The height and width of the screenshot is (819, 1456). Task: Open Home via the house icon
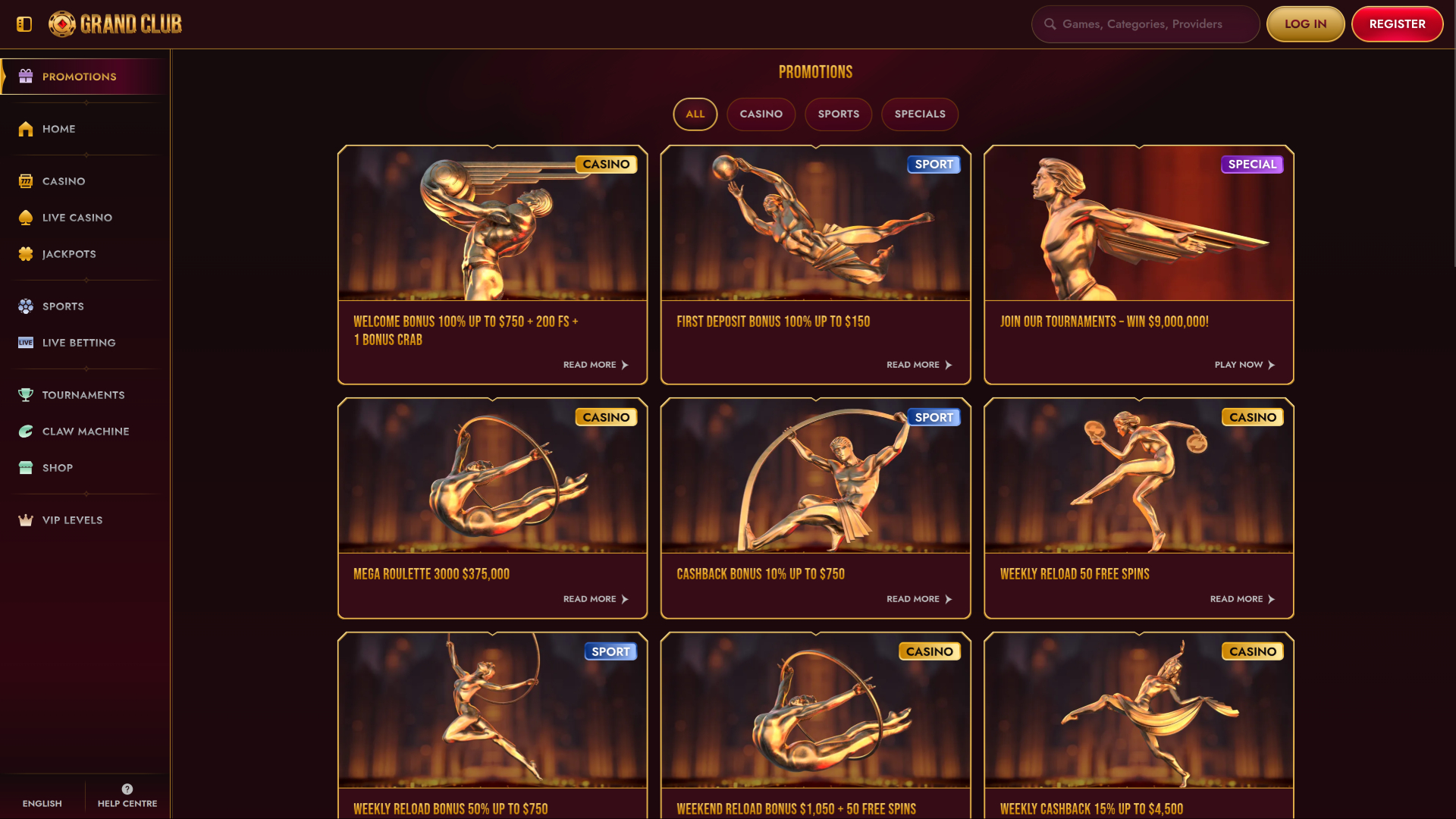pyautogui.click(x=25, y=129)
